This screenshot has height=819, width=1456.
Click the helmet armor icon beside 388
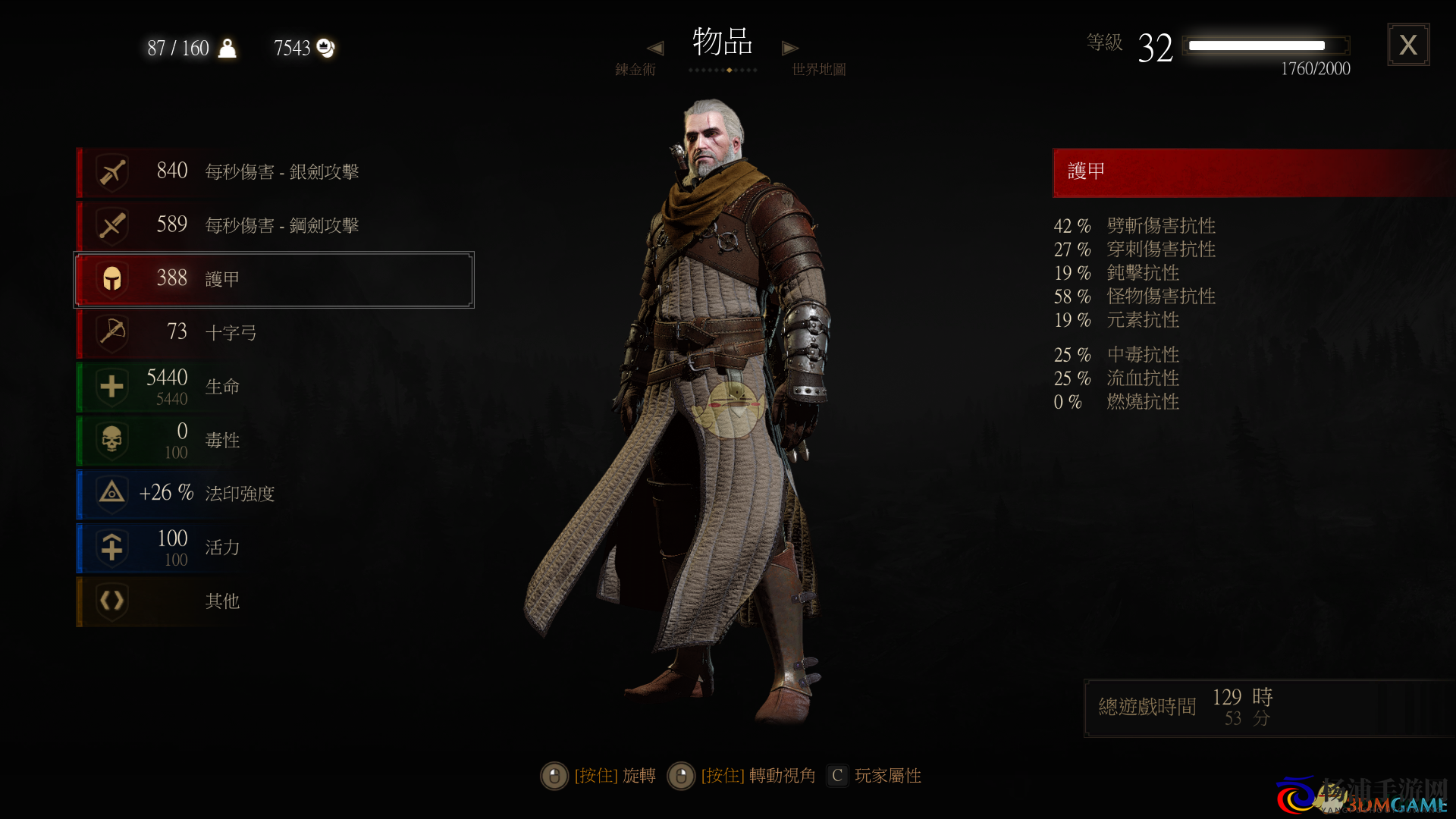click(111, 278)
